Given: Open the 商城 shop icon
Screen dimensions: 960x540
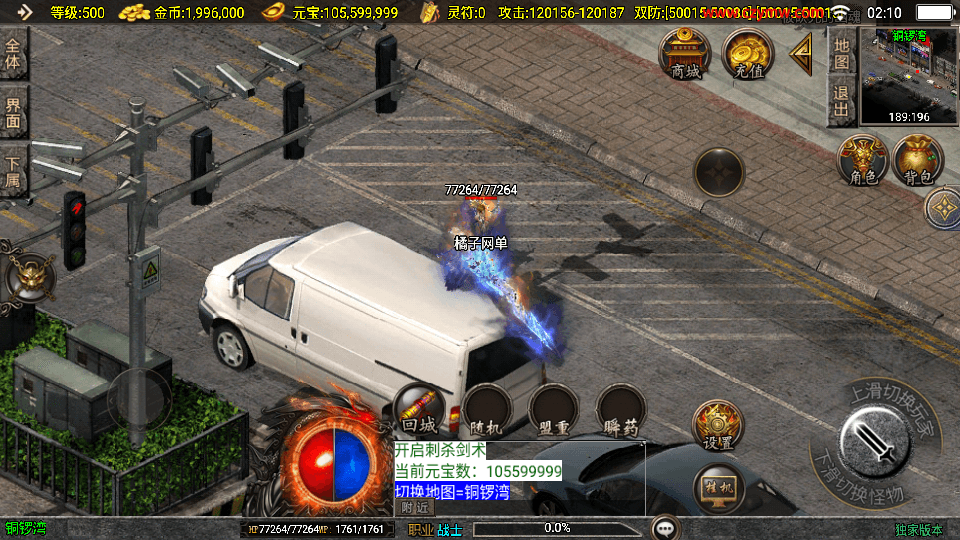Looking at the screenshot, I should [x=685, y=53].
